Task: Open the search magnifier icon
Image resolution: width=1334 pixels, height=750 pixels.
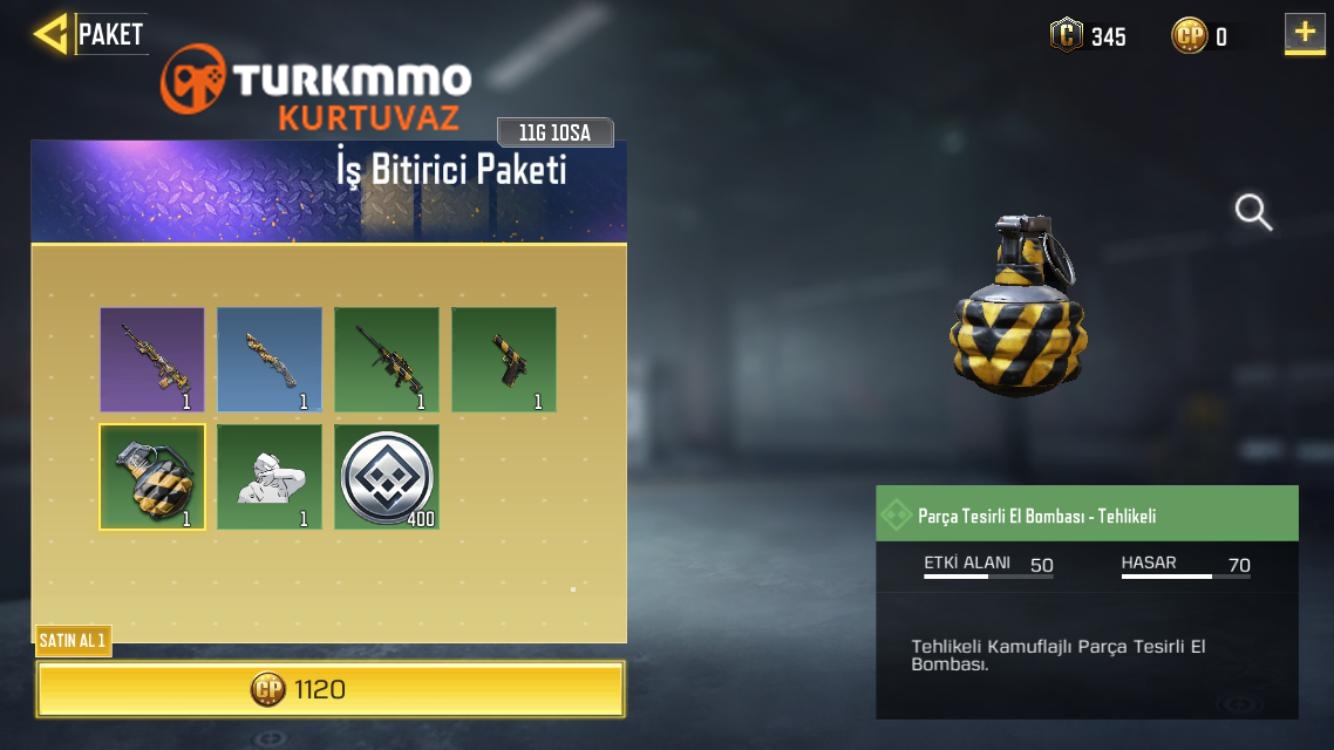Action: pos(1253,213)
